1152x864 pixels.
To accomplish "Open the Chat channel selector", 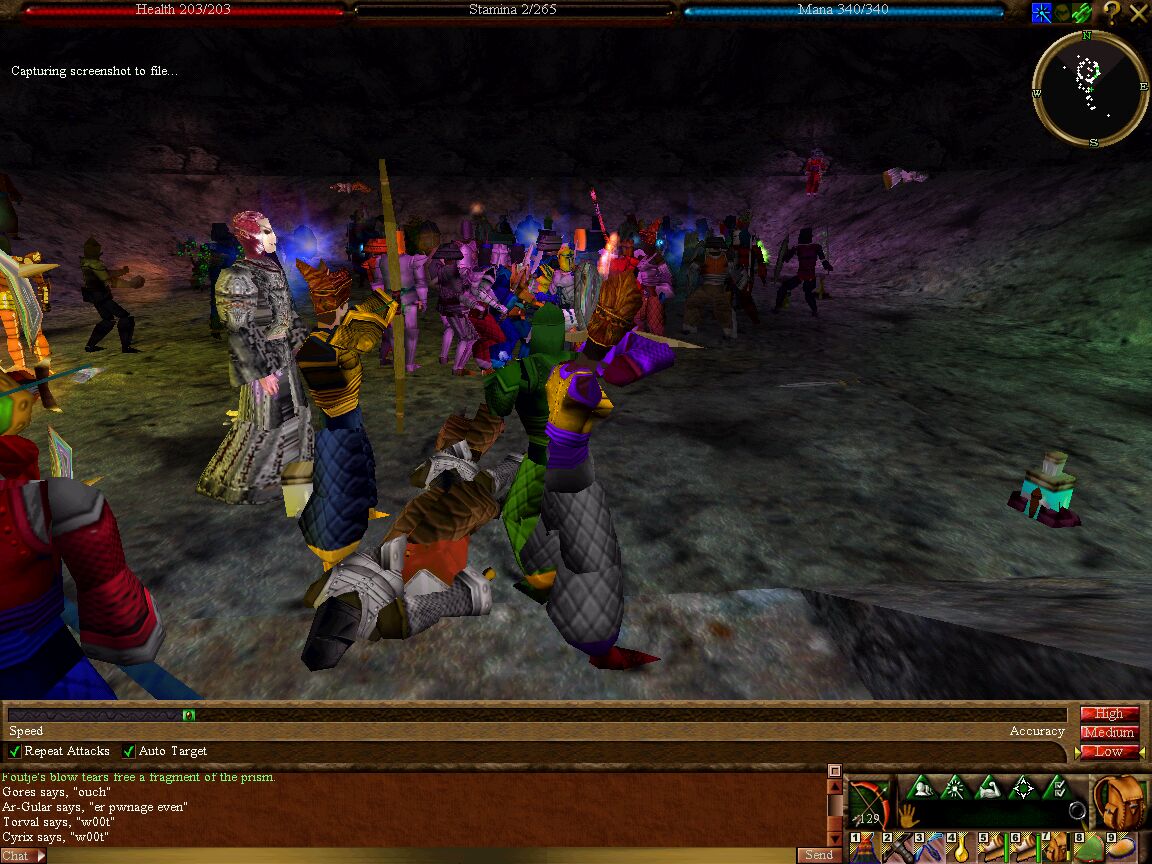I will (23, 856).
